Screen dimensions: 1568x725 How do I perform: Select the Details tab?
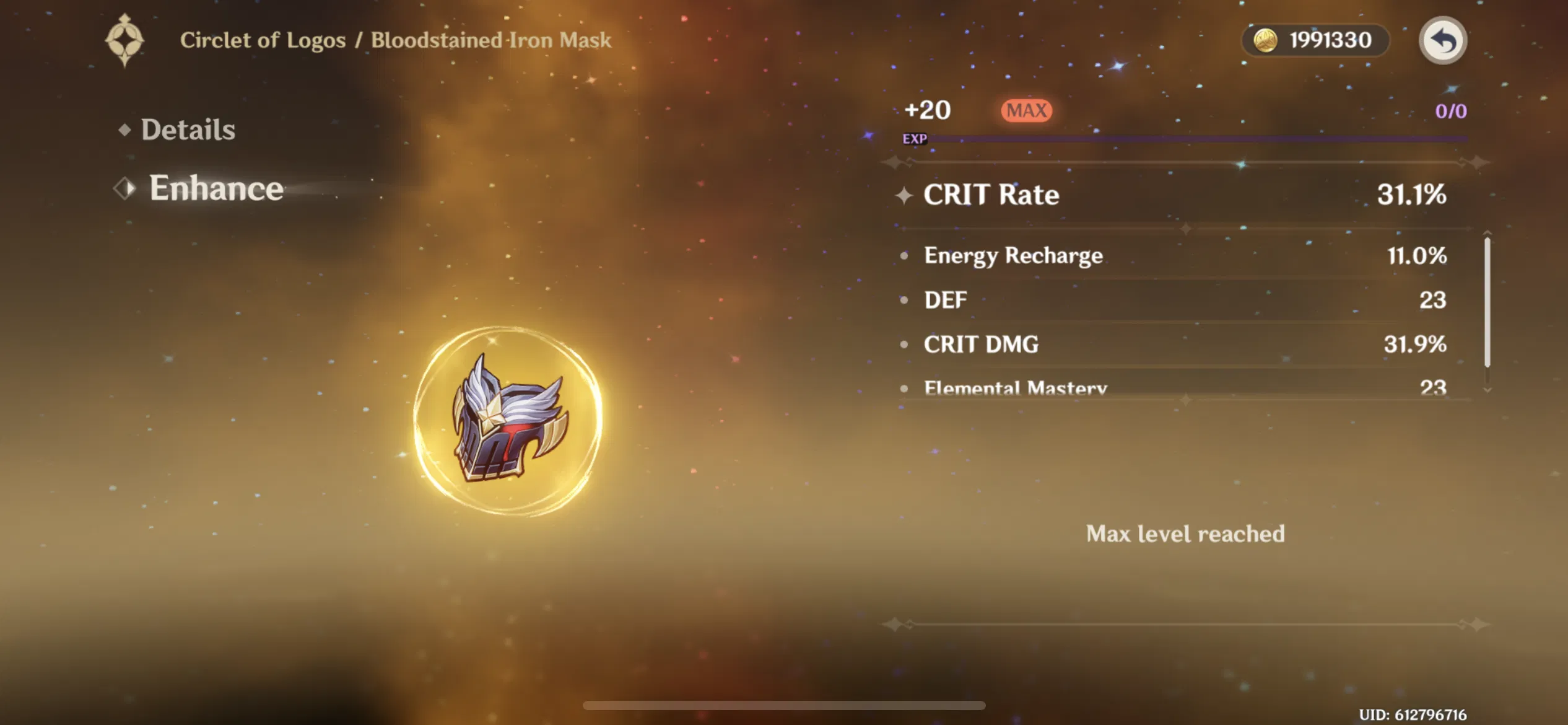click(186, 128)
